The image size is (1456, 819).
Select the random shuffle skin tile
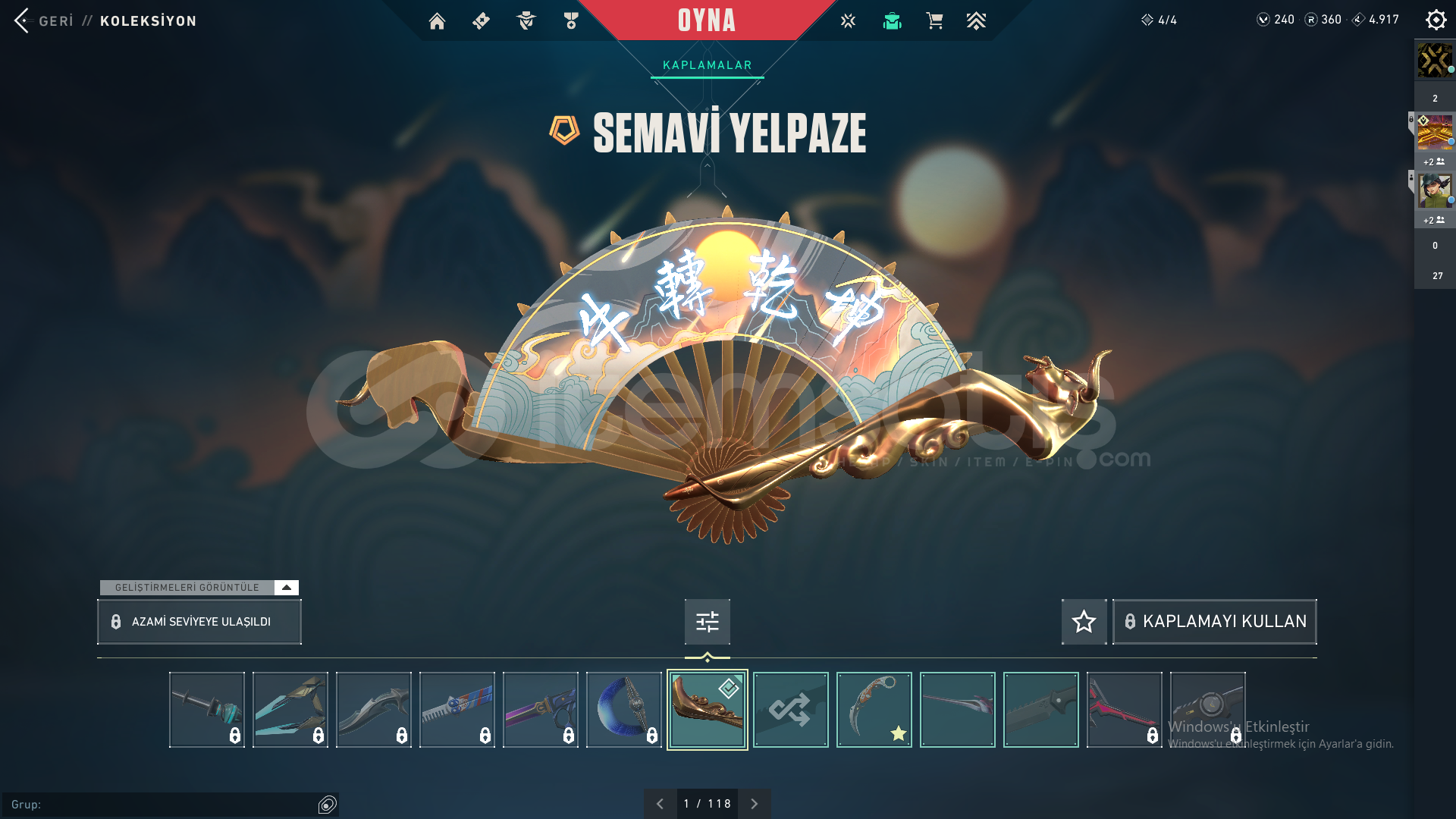click(x=790, y=710)
